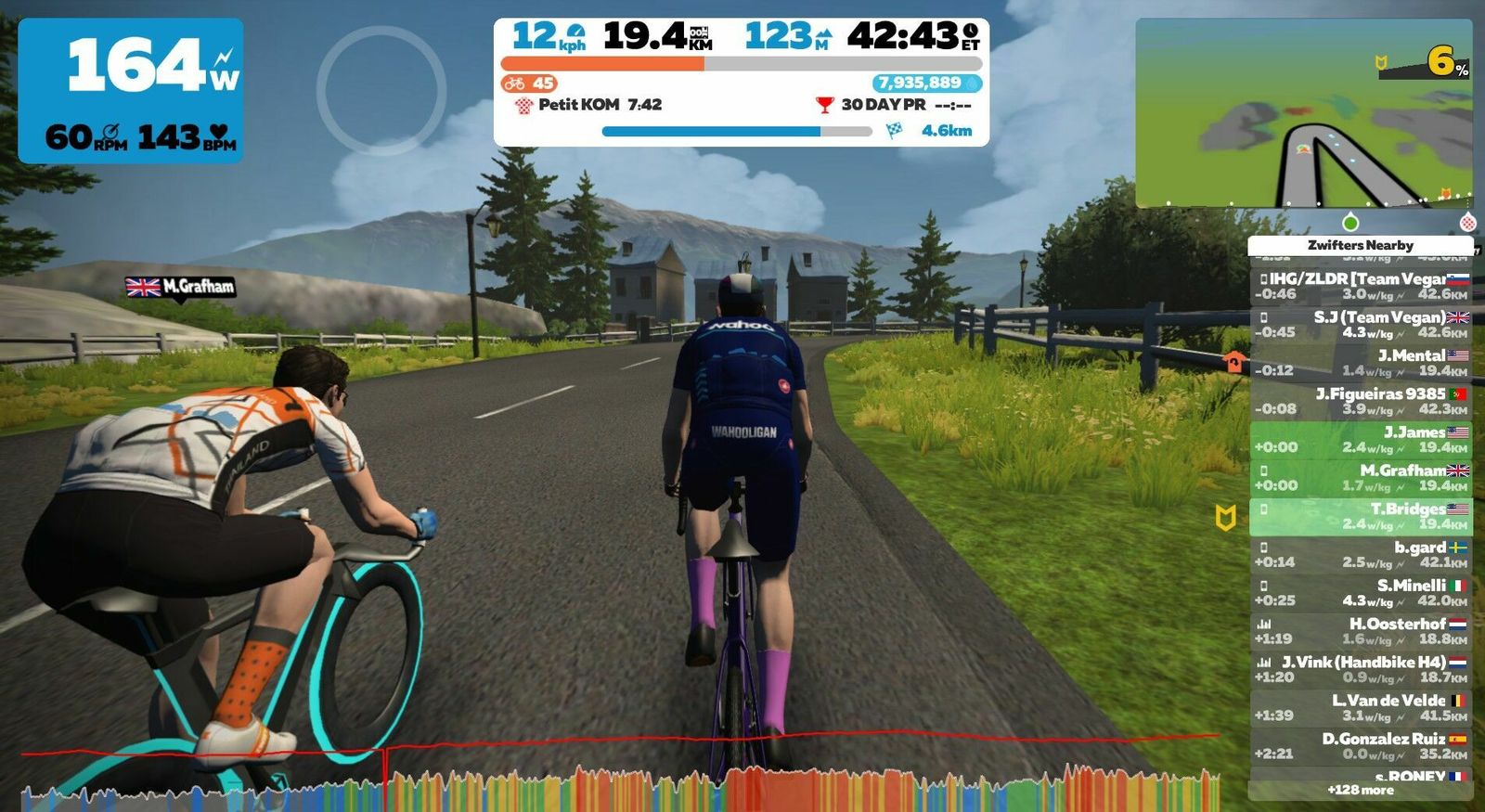The height and width of the screenshot is (812, 1485).
Task: Choose J.Mental in Zwifters Nearby
Action: 1361,362
